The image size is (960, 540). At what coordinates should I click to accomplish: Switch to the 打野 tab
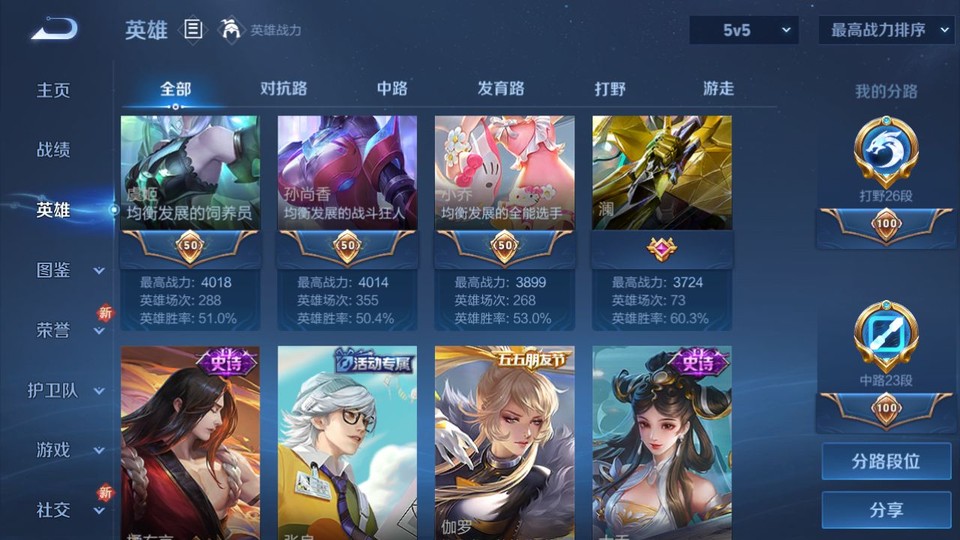(x=610, y=88)
